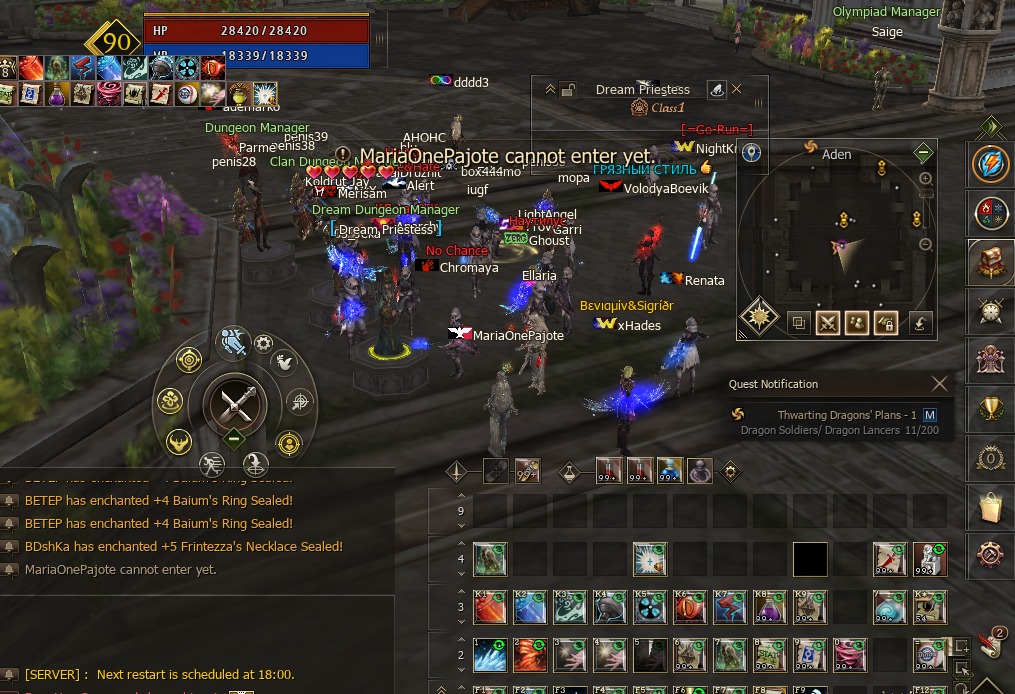1015x694 pixels.
Task: Click the minimap zoom-in magnifier
Action: tap(925, 179)
